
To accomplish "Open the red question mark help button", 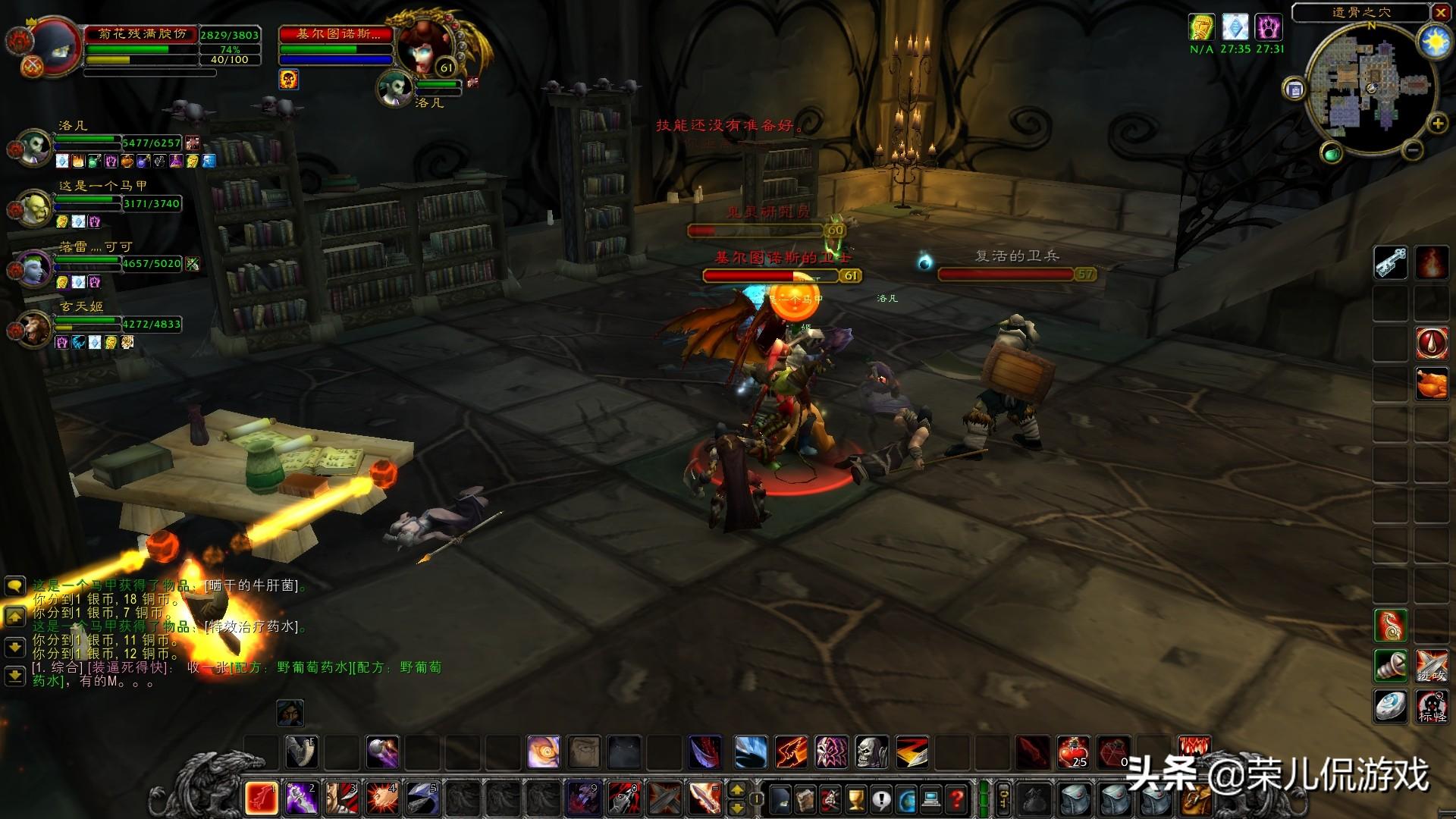I will click(958, 799).
